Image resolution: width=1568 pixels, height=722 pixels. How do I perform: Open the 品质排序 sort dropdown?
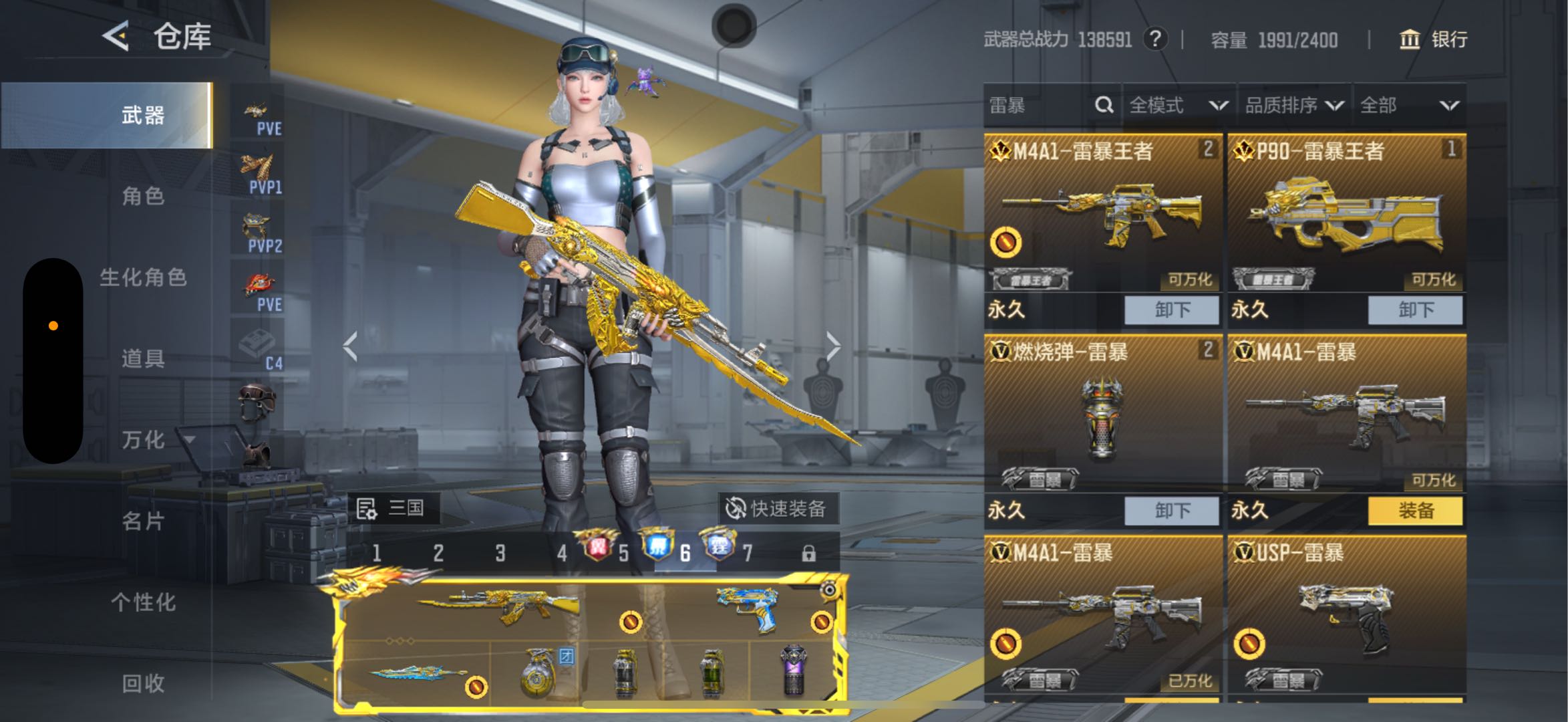1293,105
